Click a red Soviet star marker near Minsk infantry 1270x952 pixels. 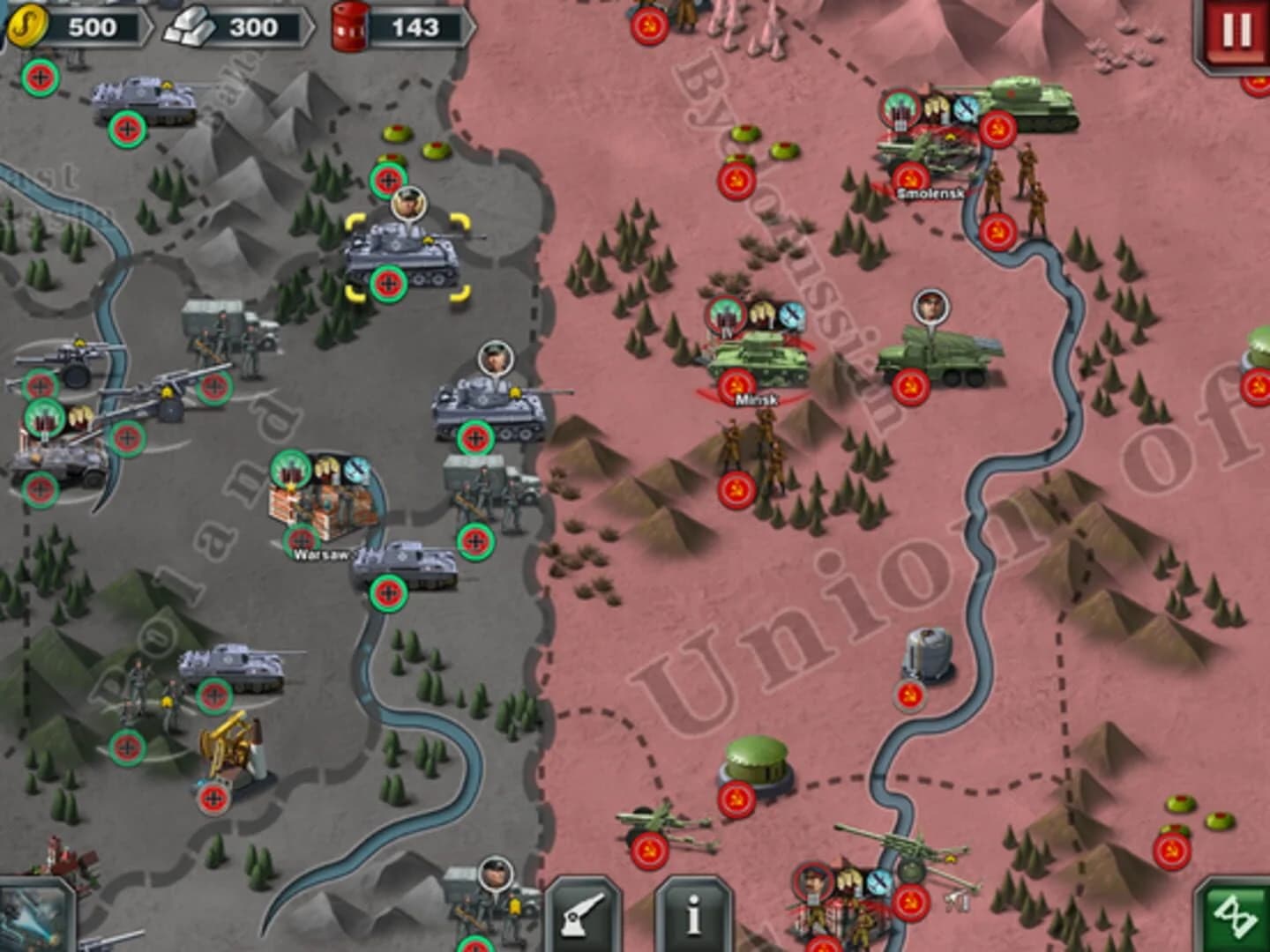click(735, 486)
